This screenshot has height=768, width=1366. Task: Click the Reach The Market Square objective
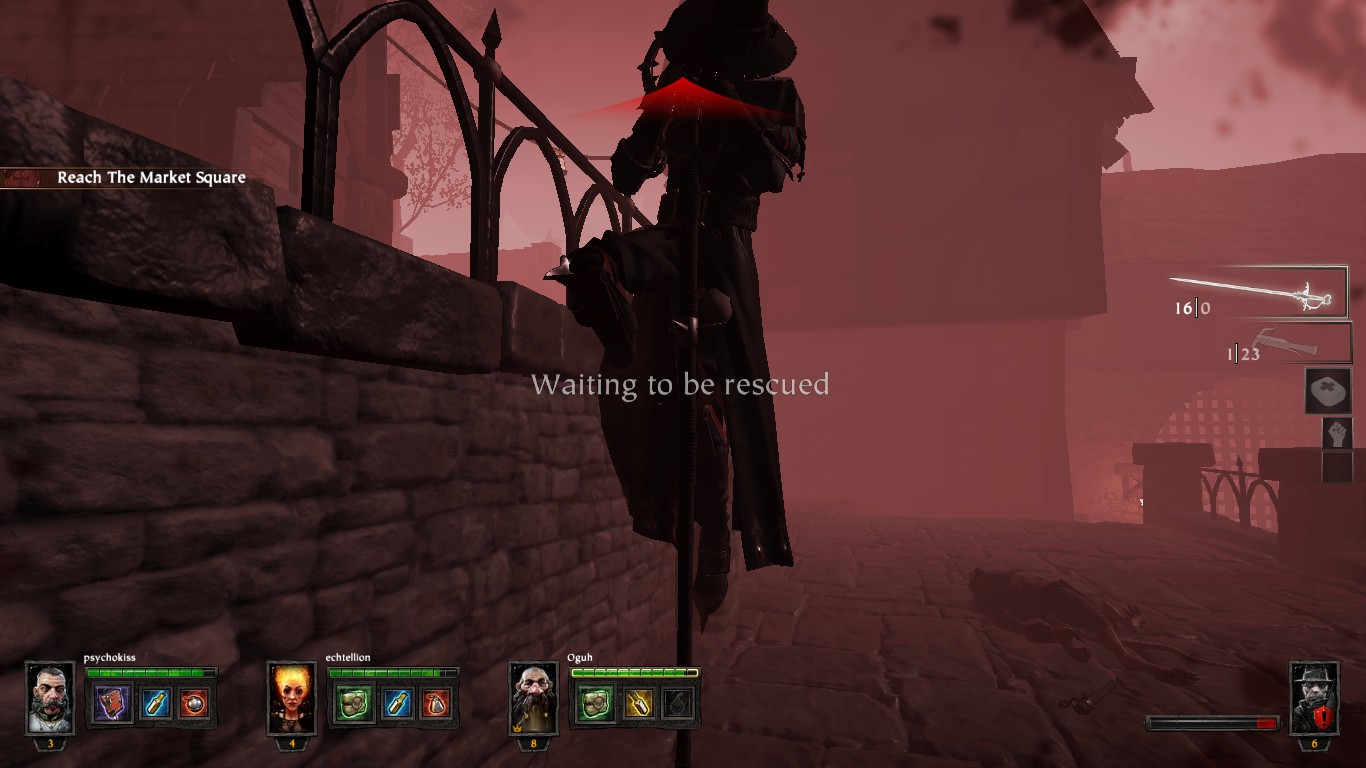coord(151,178)
